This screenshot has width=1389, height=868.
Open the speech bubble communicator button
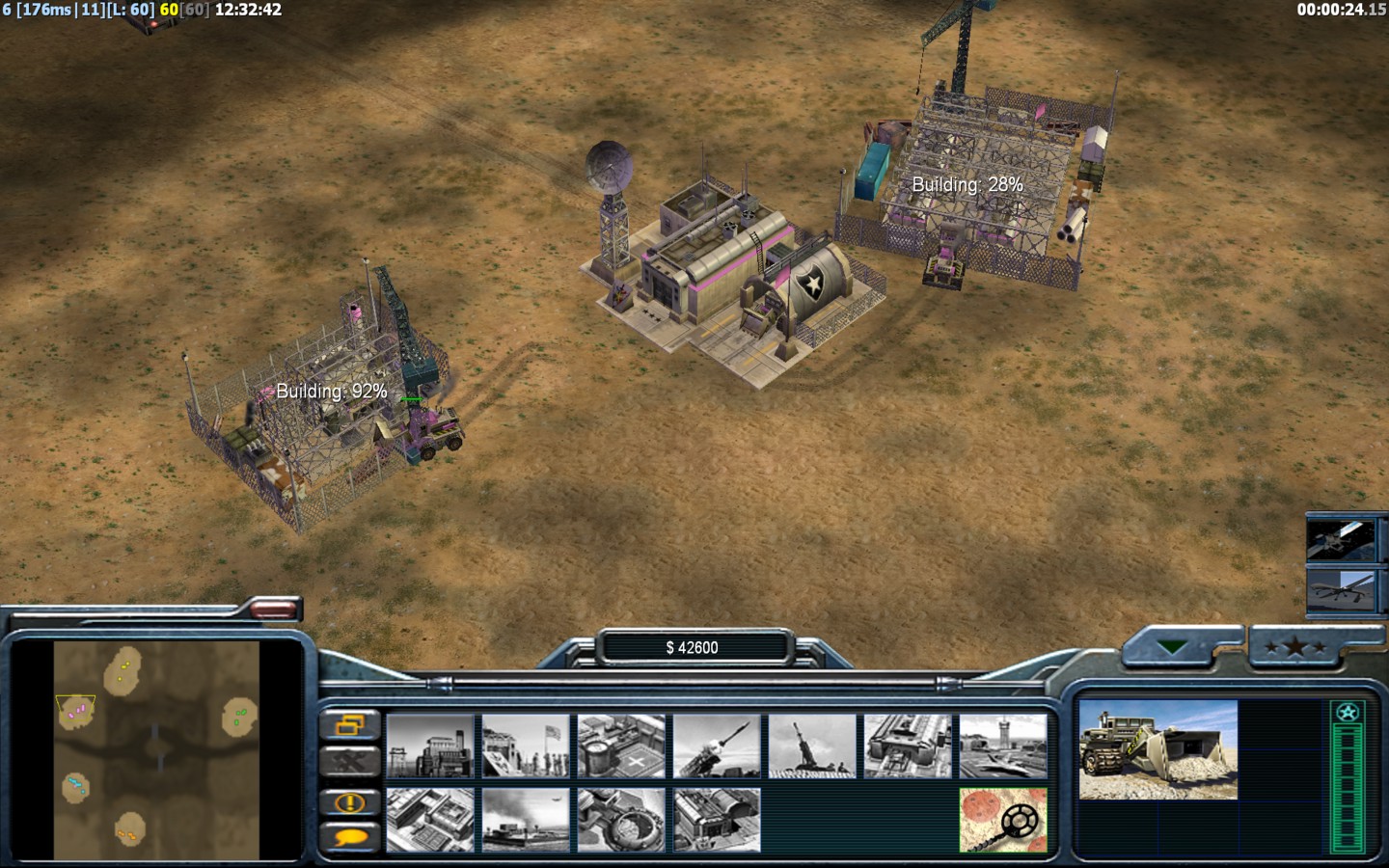(349, 837)
